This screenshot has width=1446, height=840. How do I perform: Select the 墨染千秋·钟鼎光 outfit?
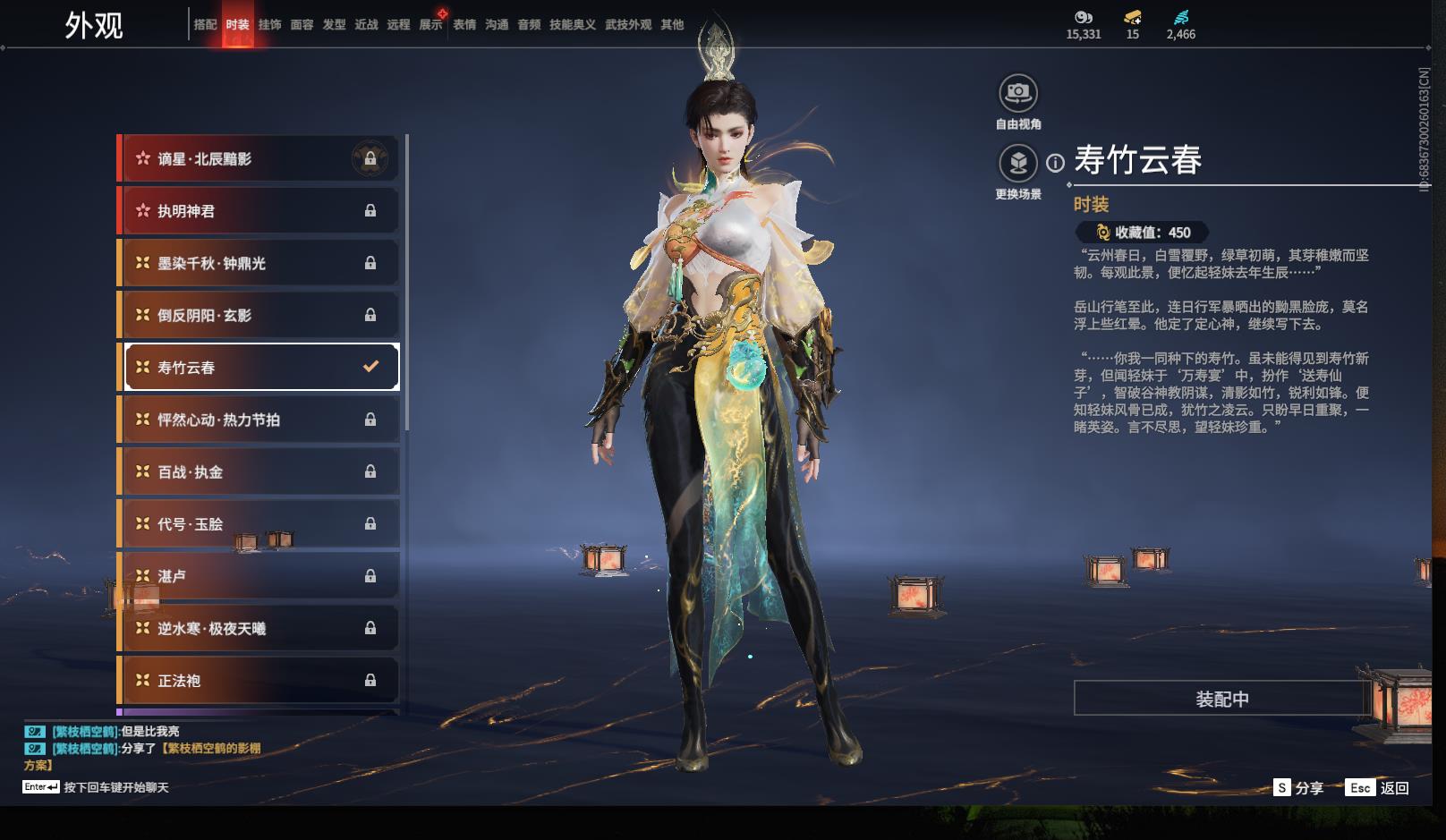259,263
